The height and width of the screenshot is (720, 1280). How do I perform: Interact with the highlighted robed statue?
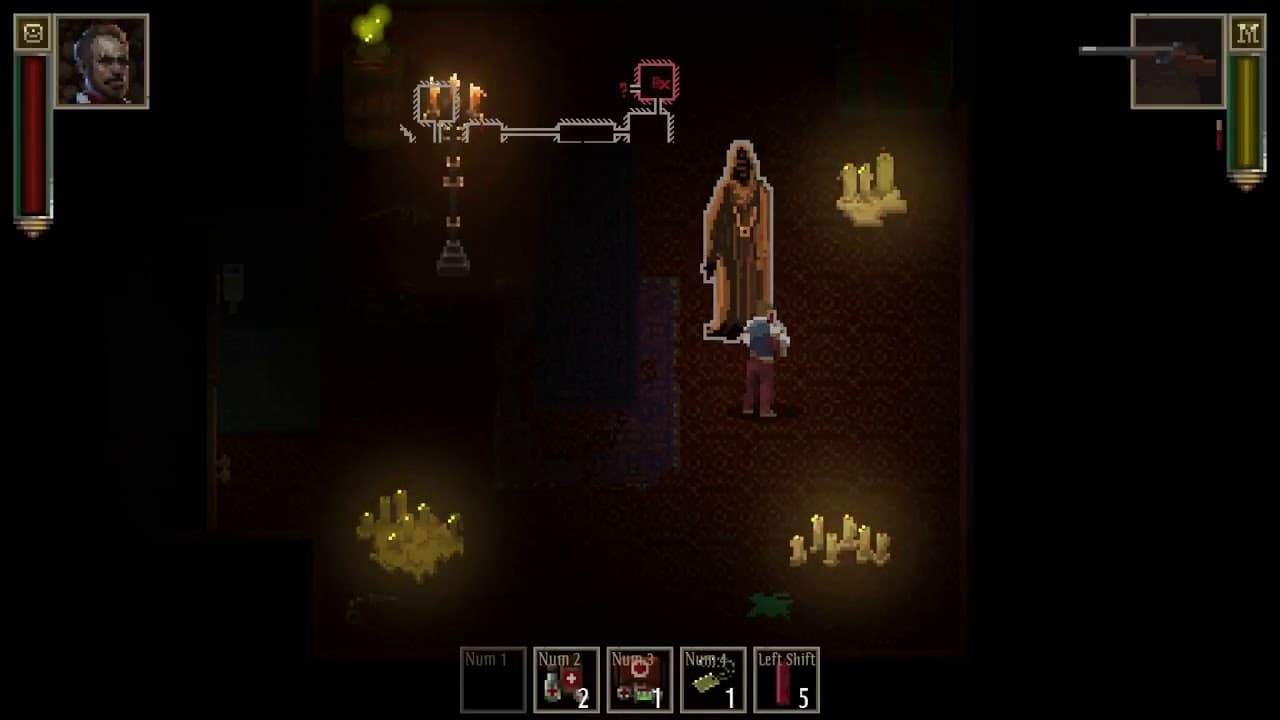pyautogui.click(x=740, y=230)
